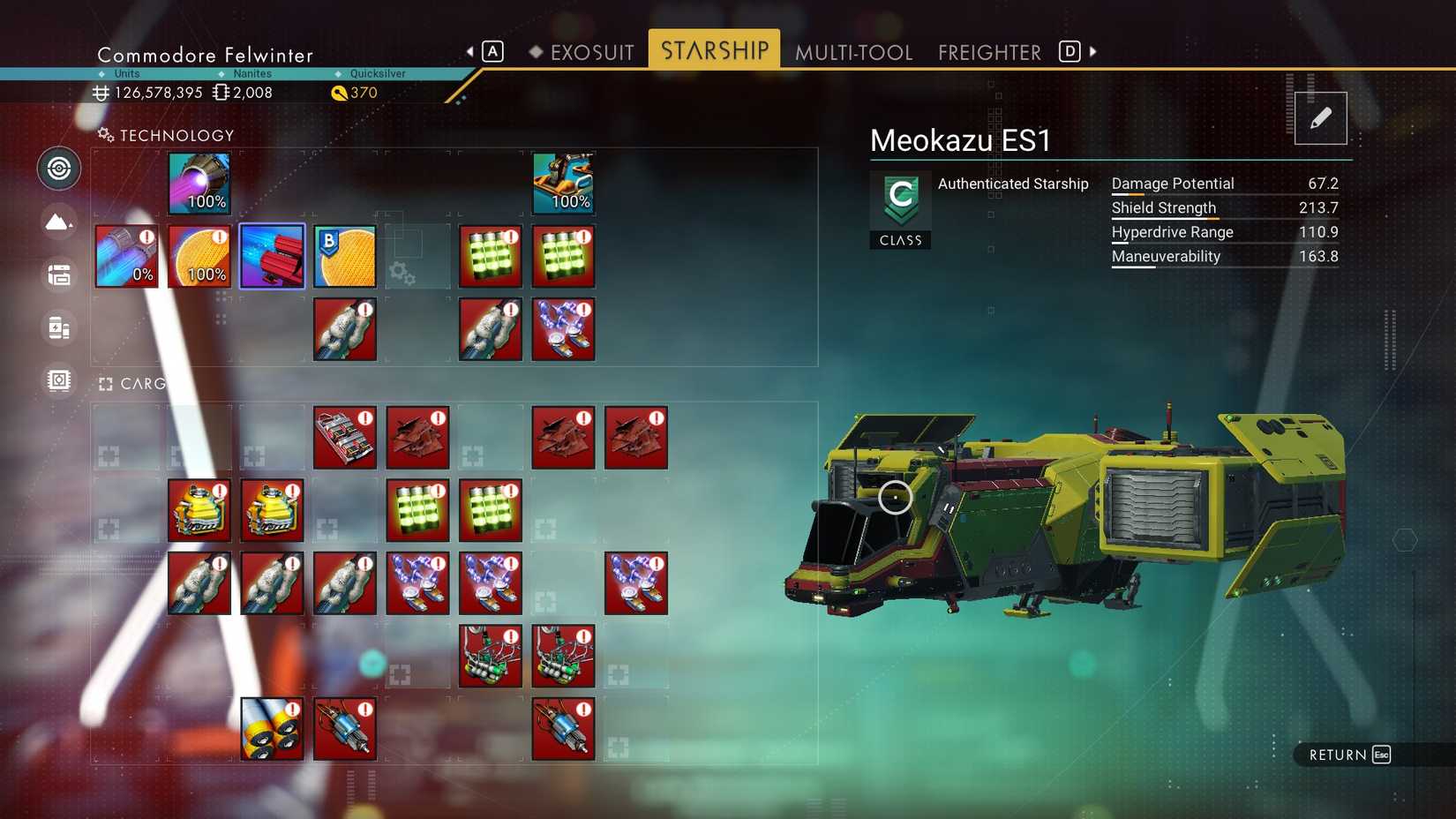Click the Quicksilver currency icon
This screenshot has width=1456, height=819.
pos(340,92)
